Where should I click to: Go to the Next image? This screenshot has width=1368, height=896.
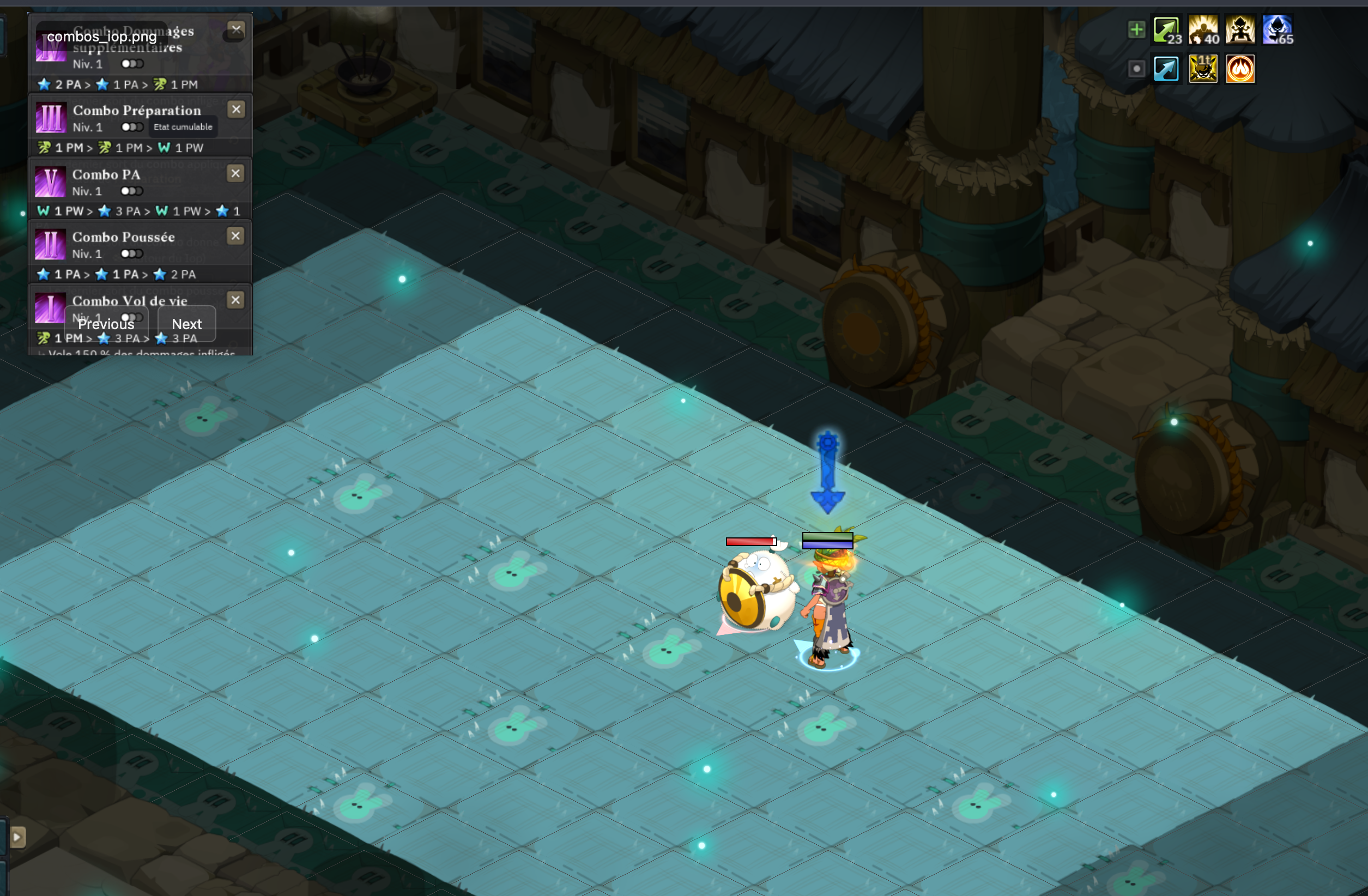187,324
